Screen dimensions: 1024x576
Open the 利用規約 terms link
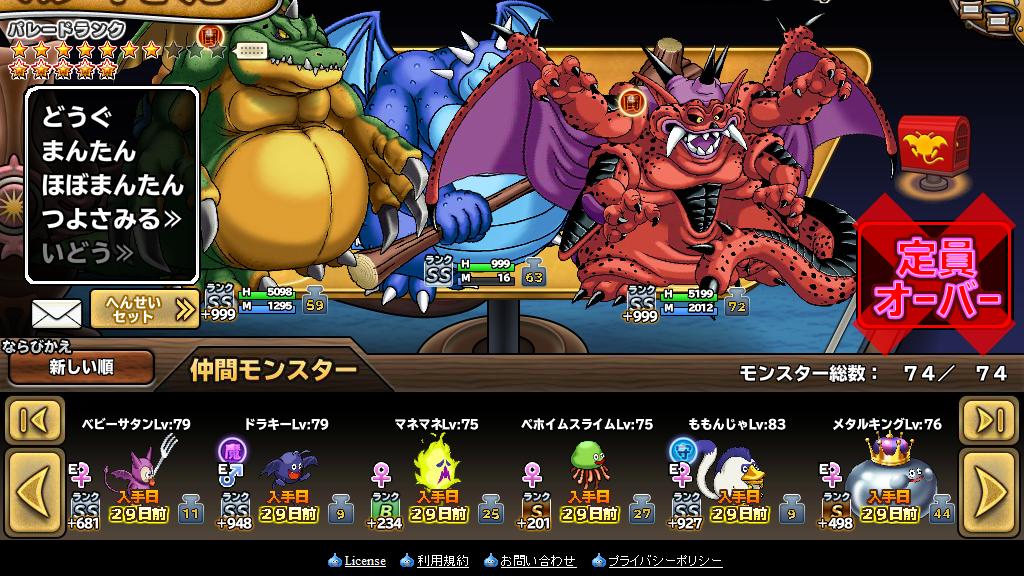[x=442, y=561]
